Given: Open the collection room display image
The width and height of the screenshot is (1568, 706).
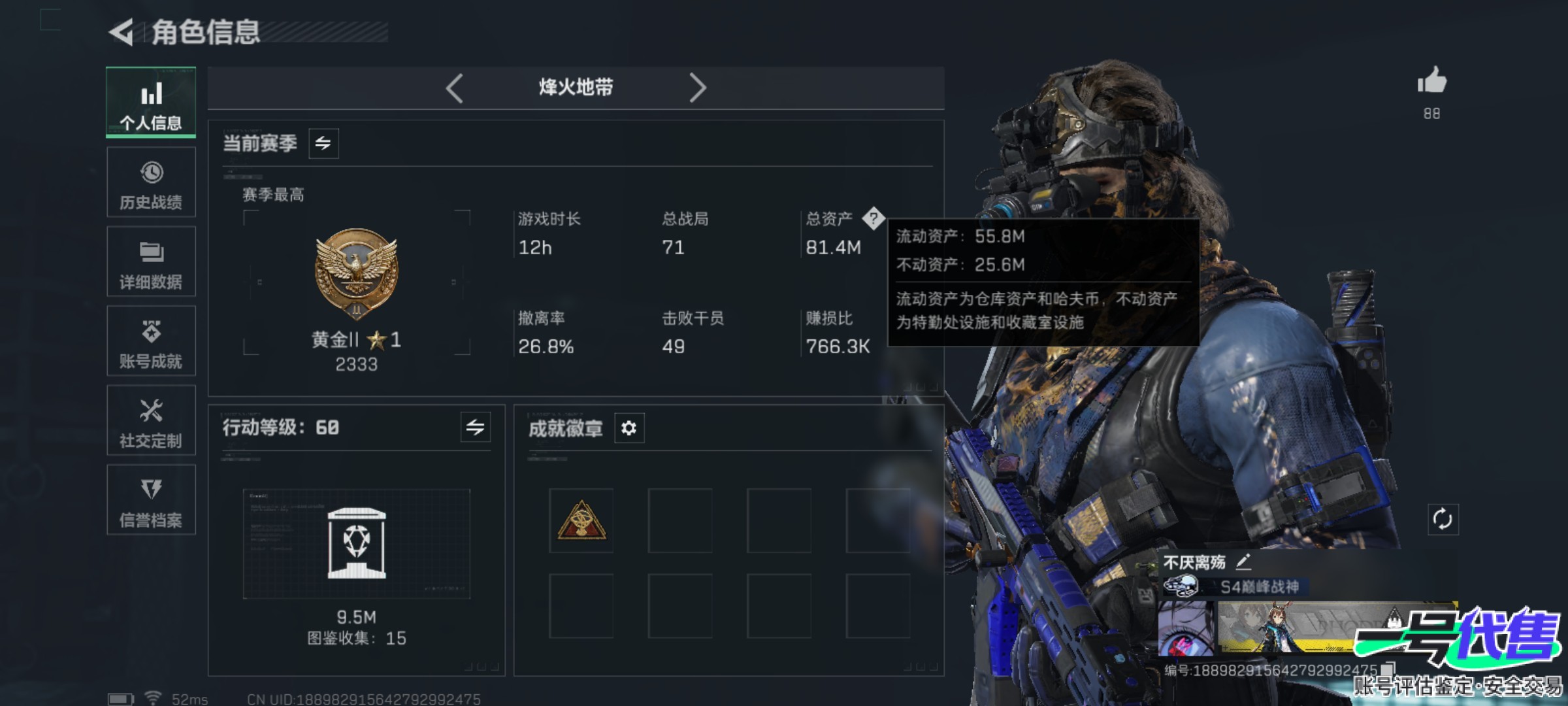Looking at the screenshot, I should [x=356, y=543].
